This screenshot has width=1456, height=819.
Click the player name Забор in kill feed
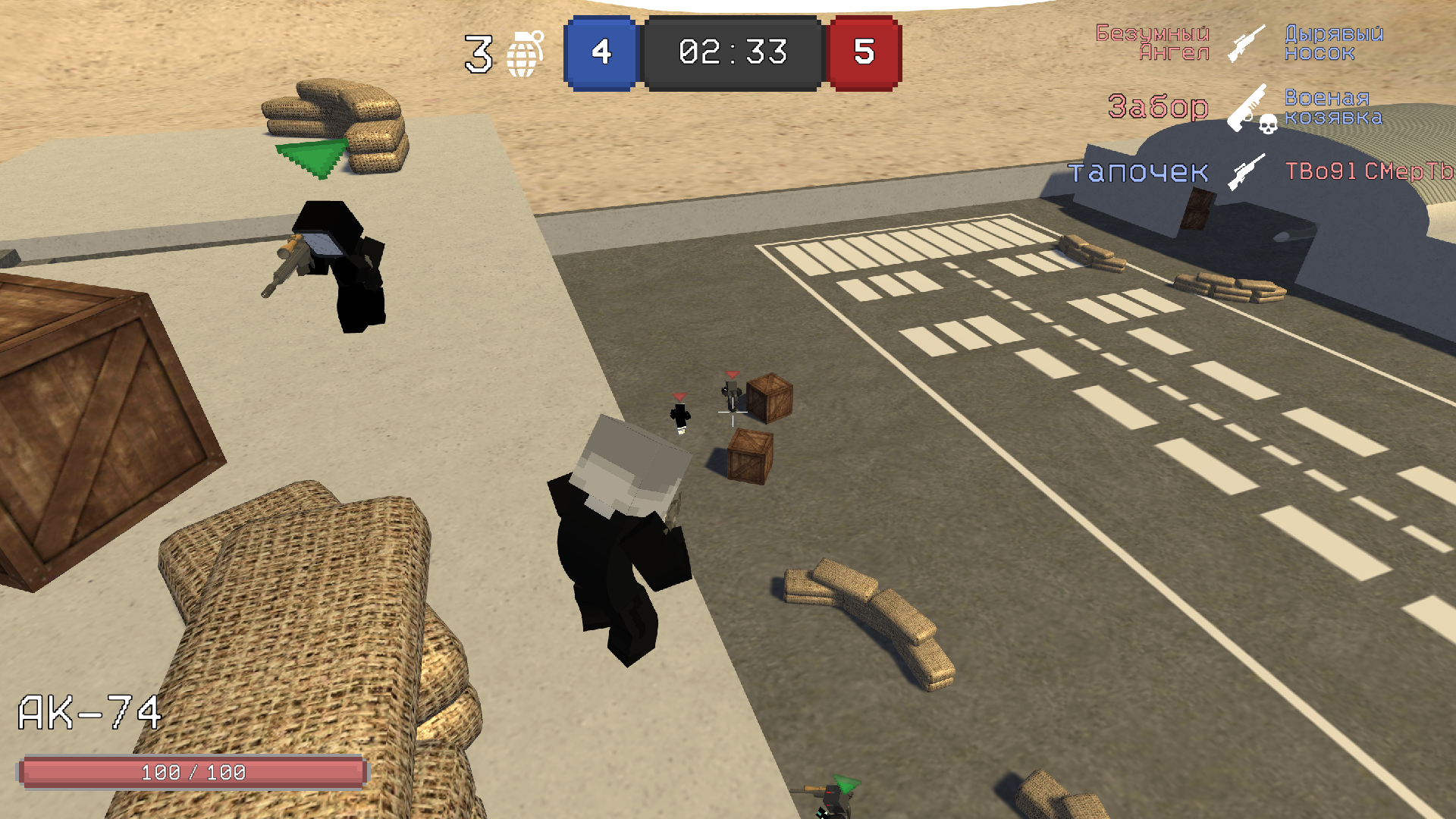click(x=1158, y=108)
